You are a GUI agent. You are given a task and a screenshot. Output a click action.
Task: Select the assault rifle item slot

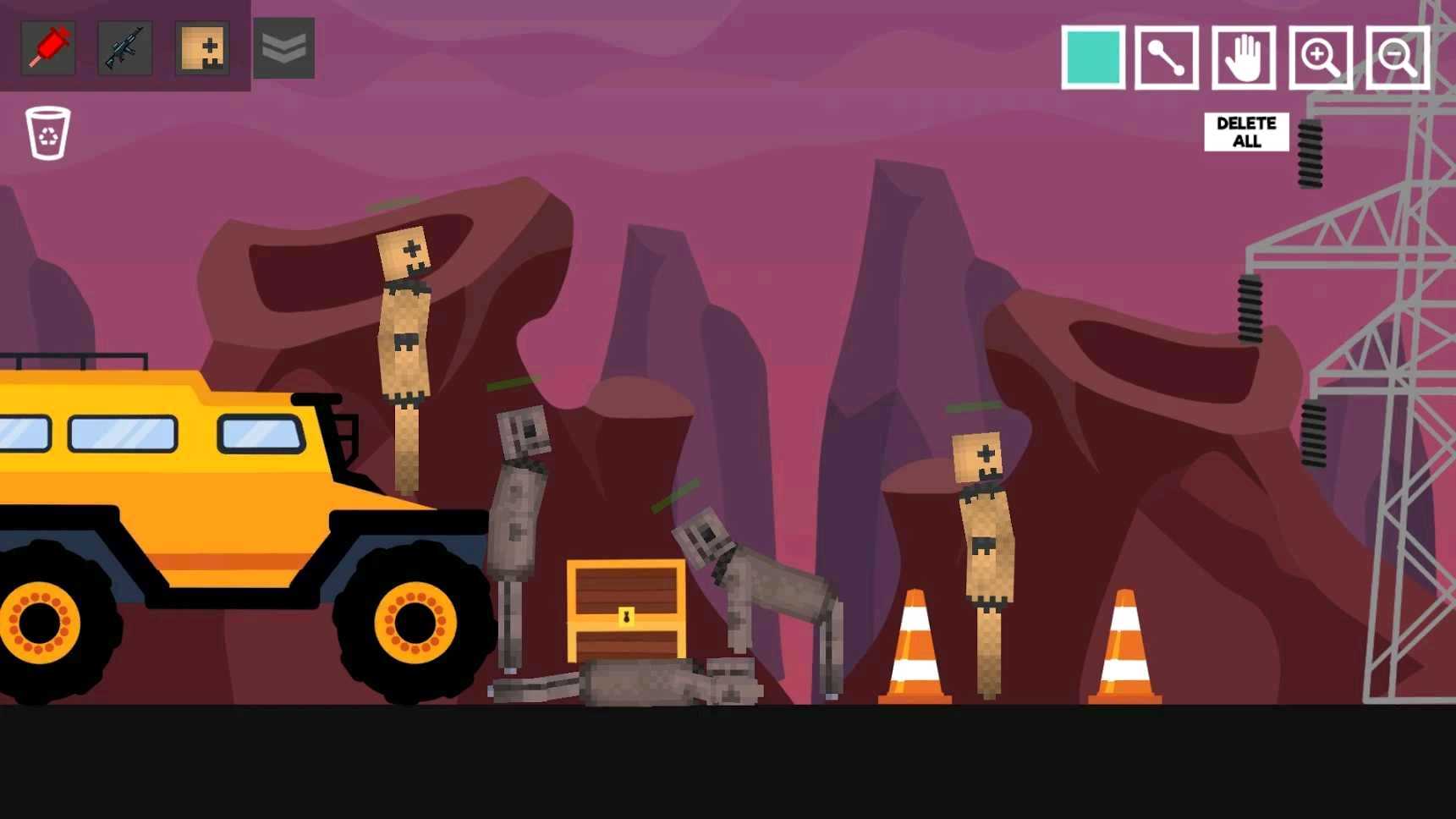[124, 48]
